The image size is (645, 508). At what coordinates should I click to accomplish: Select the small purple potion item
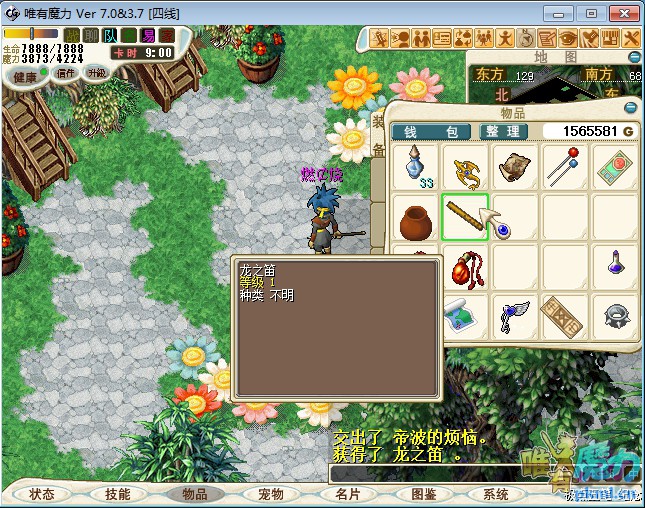tap(615, 264)
